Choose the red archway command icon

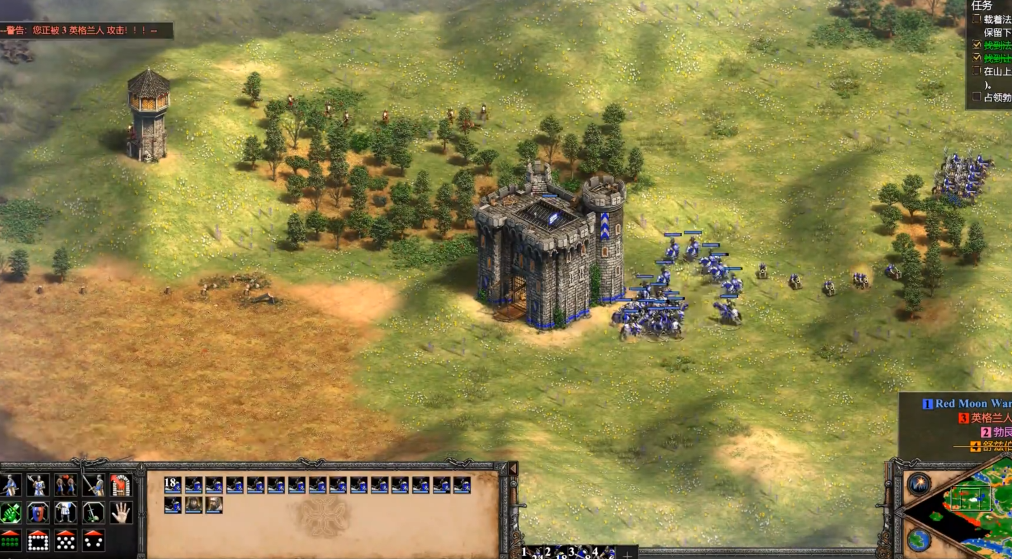tap(121, 486)
